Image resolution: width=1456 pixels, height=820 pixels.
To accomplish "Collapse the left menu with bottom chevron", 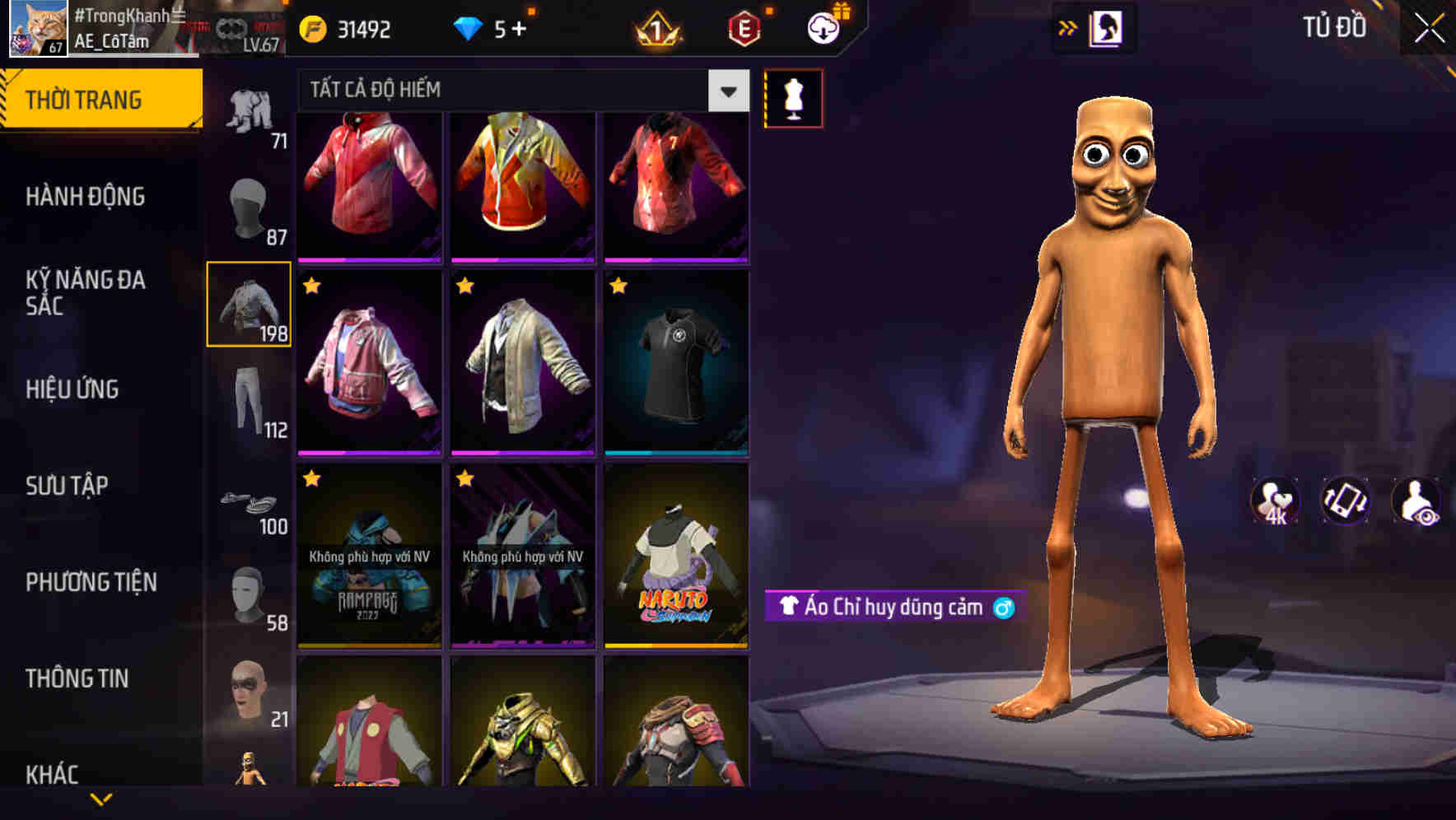I will click(x=101, y=799).
